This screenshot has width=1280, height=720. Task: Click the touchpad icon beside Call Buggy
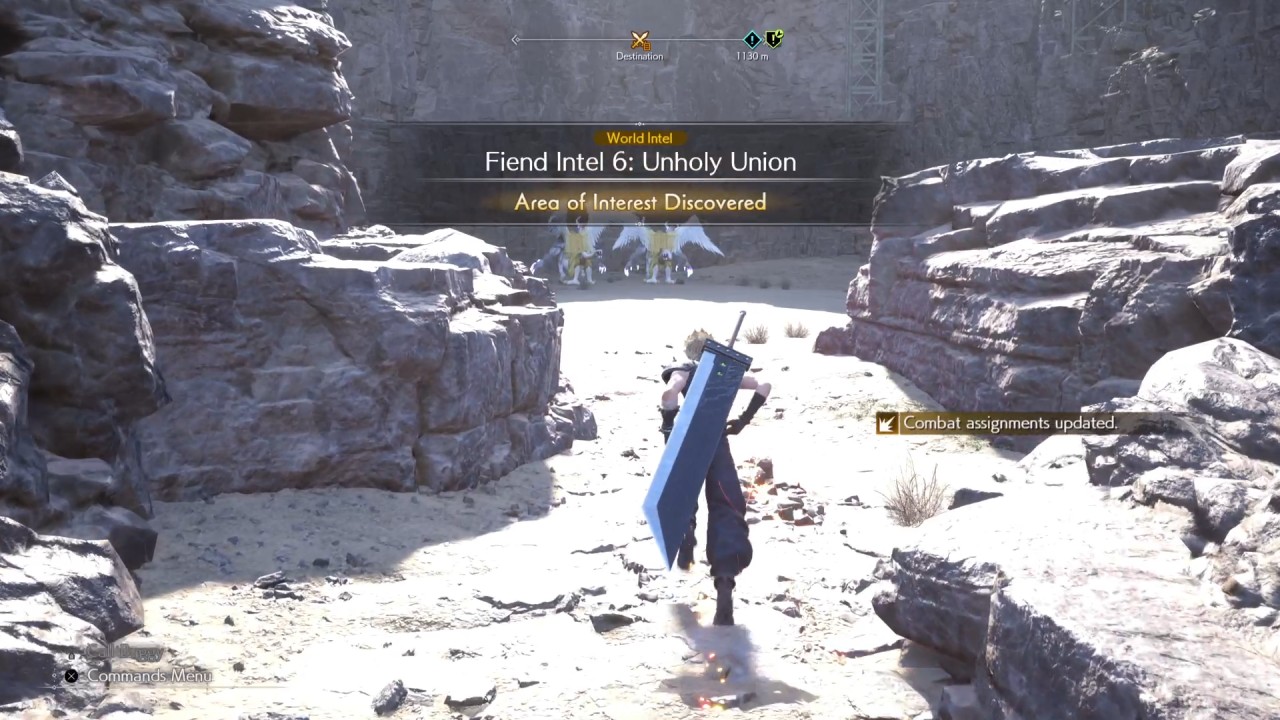pos(72,656)
